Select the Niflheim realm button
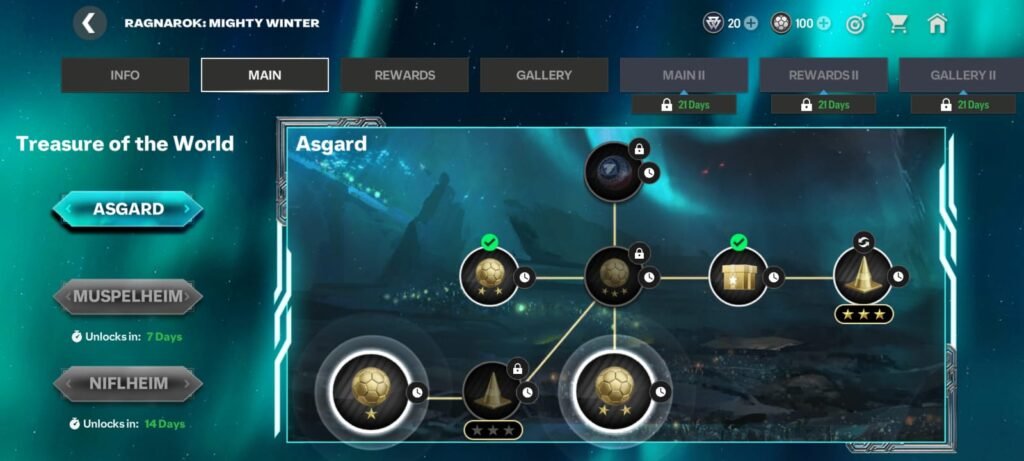The height and width of the screenshot is (461, 1024). [x=128, y=383]
